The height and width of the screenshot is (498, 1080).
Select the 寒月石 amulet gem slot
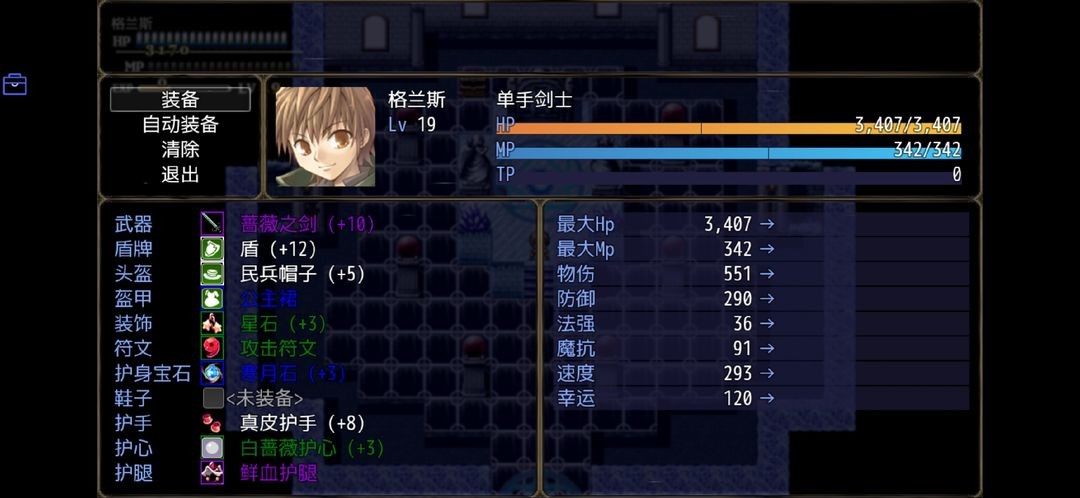pyautogui.click(x=292, y=374)
